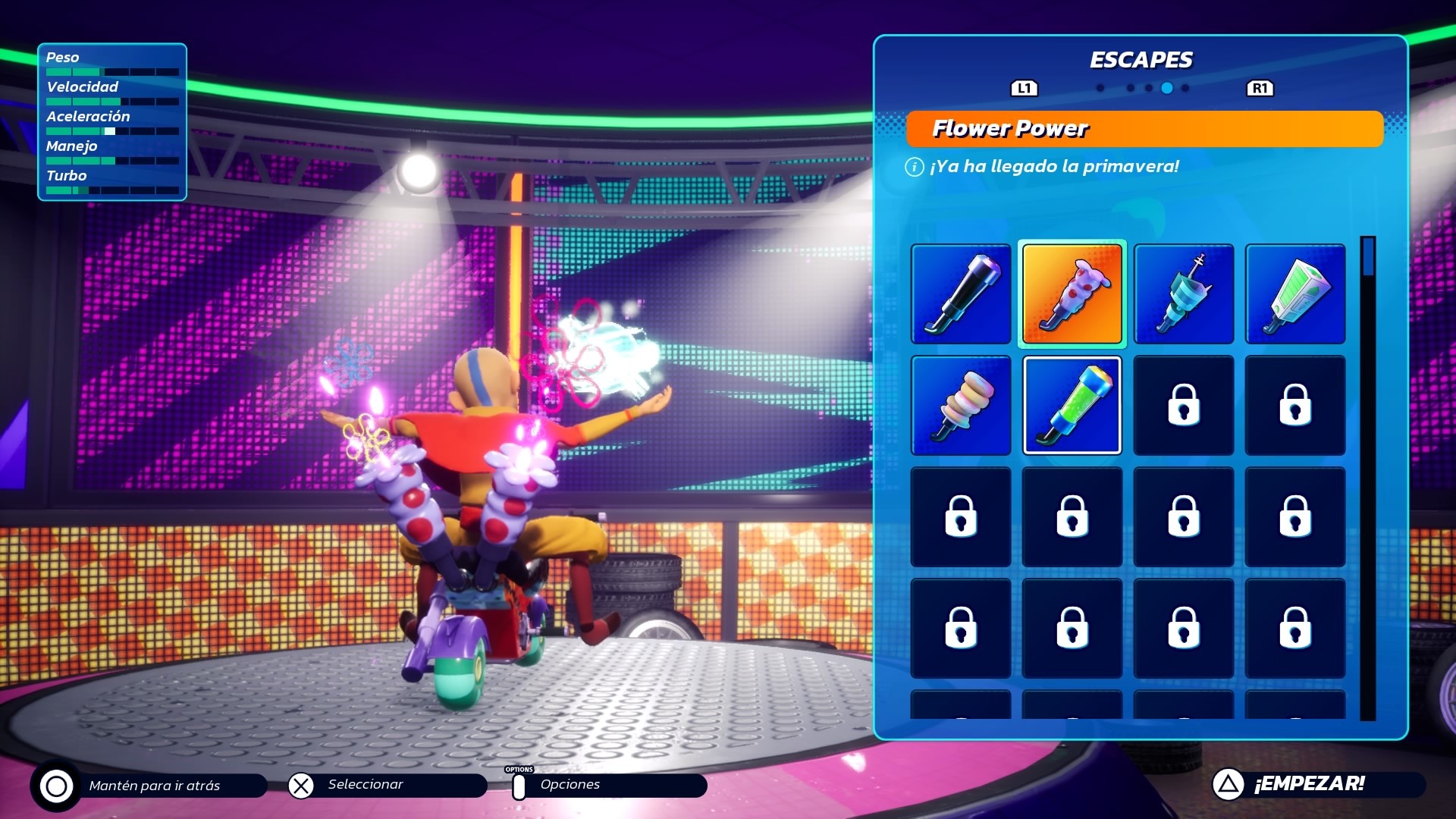
Task: Select the marshmallow stack exhaust
Action: pos(961,404)
